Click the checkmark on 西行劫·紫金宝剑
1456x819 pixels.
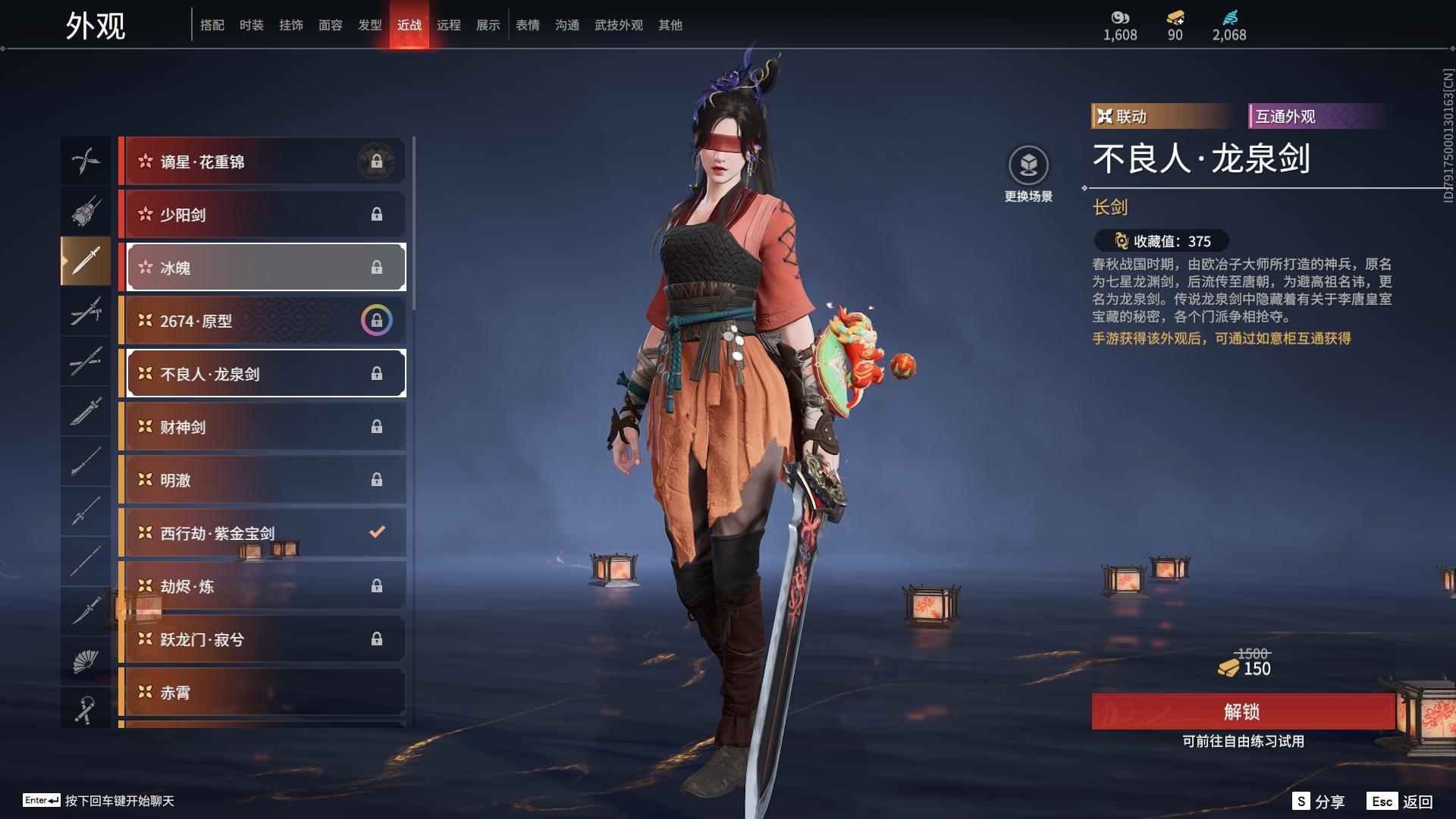pos(377,532)
